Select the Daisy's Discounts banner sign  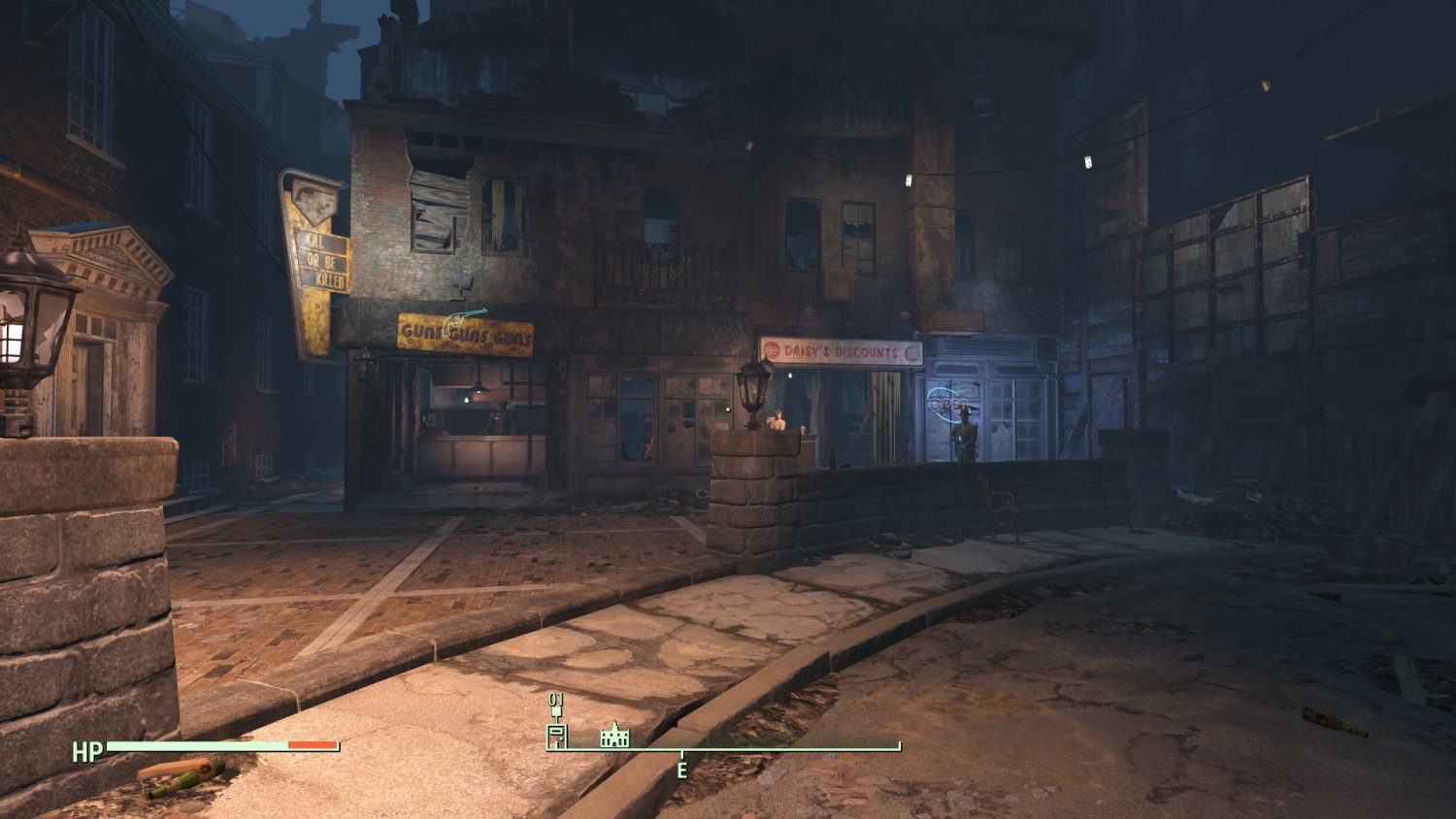click(843, 352)
